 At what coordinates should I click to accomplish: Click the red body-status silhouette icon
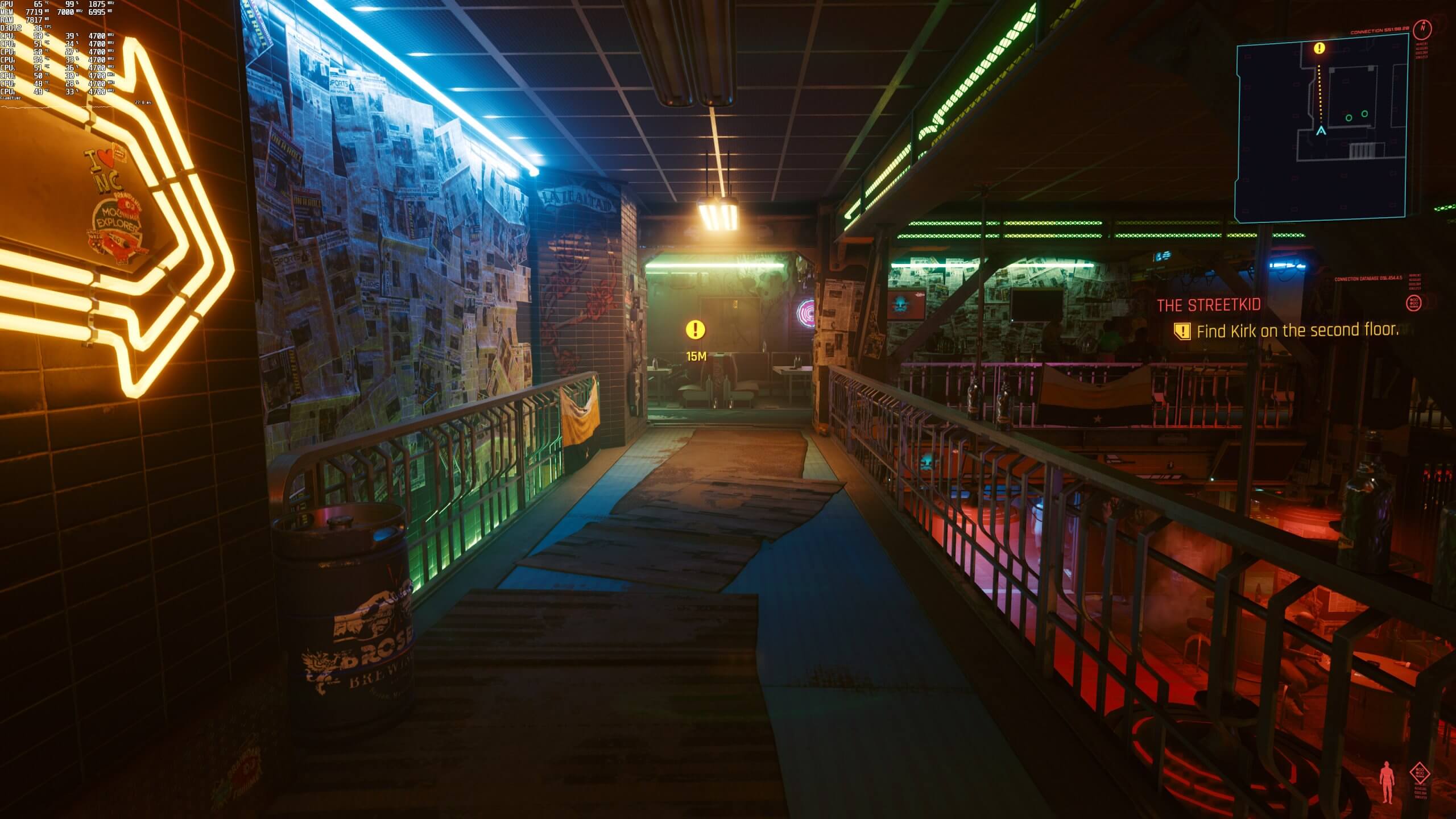(1386, 784)
